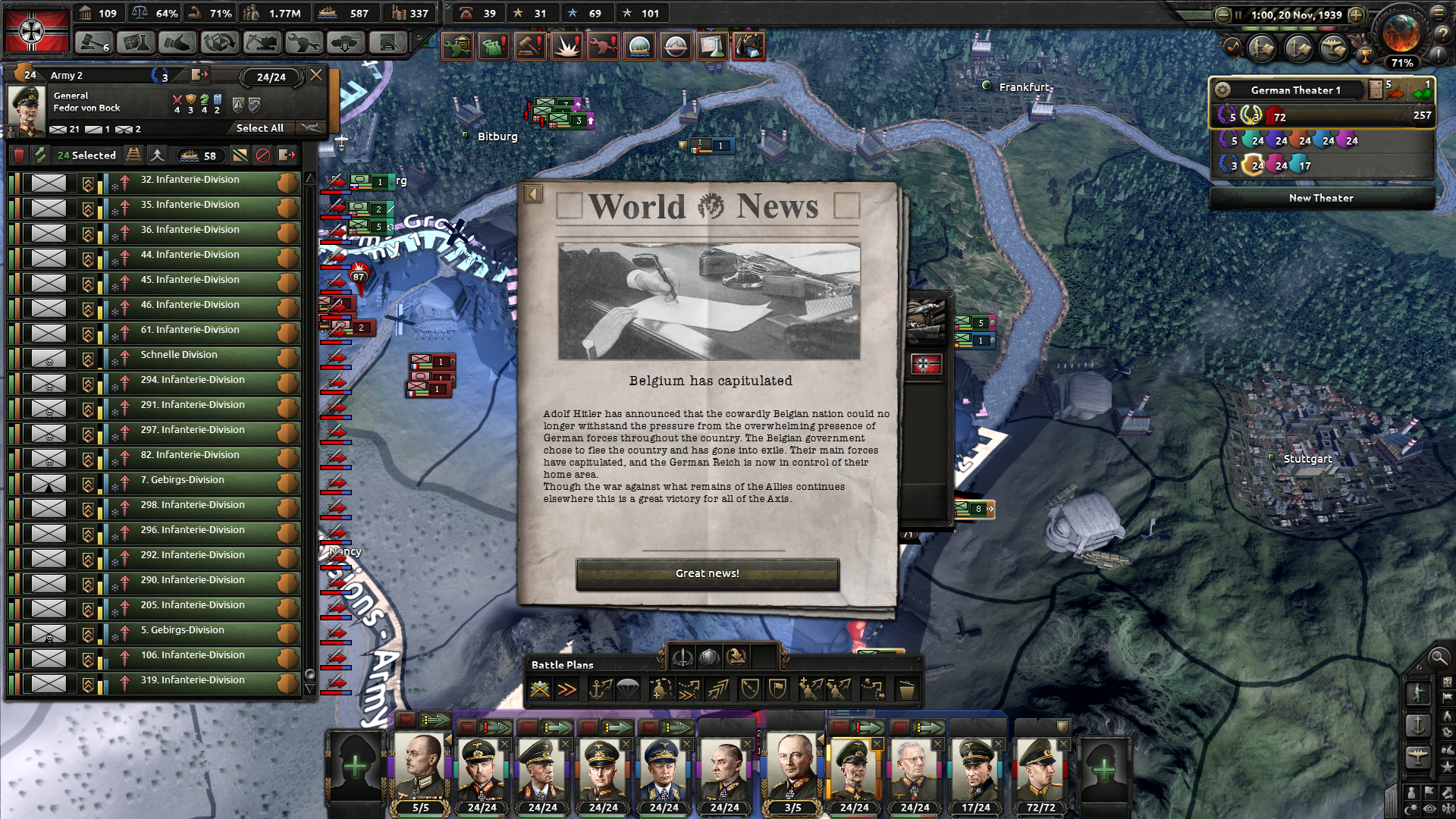Image resolution: width=1456 pixels, height=819 pixels.
Task: Open the strategic redeployment rail icon
Action: pos(133,155)
